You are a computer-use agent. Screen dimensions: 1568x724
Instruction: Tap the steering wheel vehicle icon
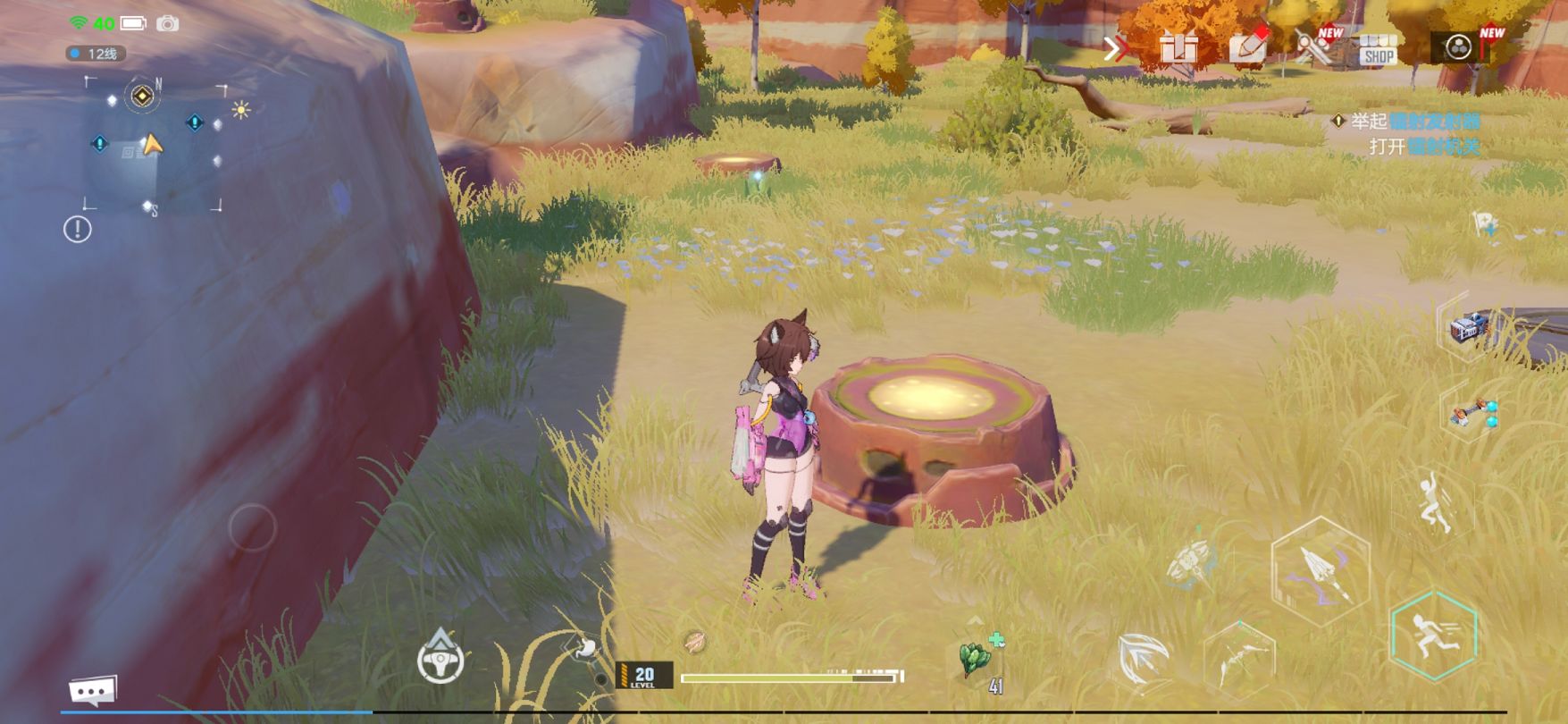pos(440,659)
